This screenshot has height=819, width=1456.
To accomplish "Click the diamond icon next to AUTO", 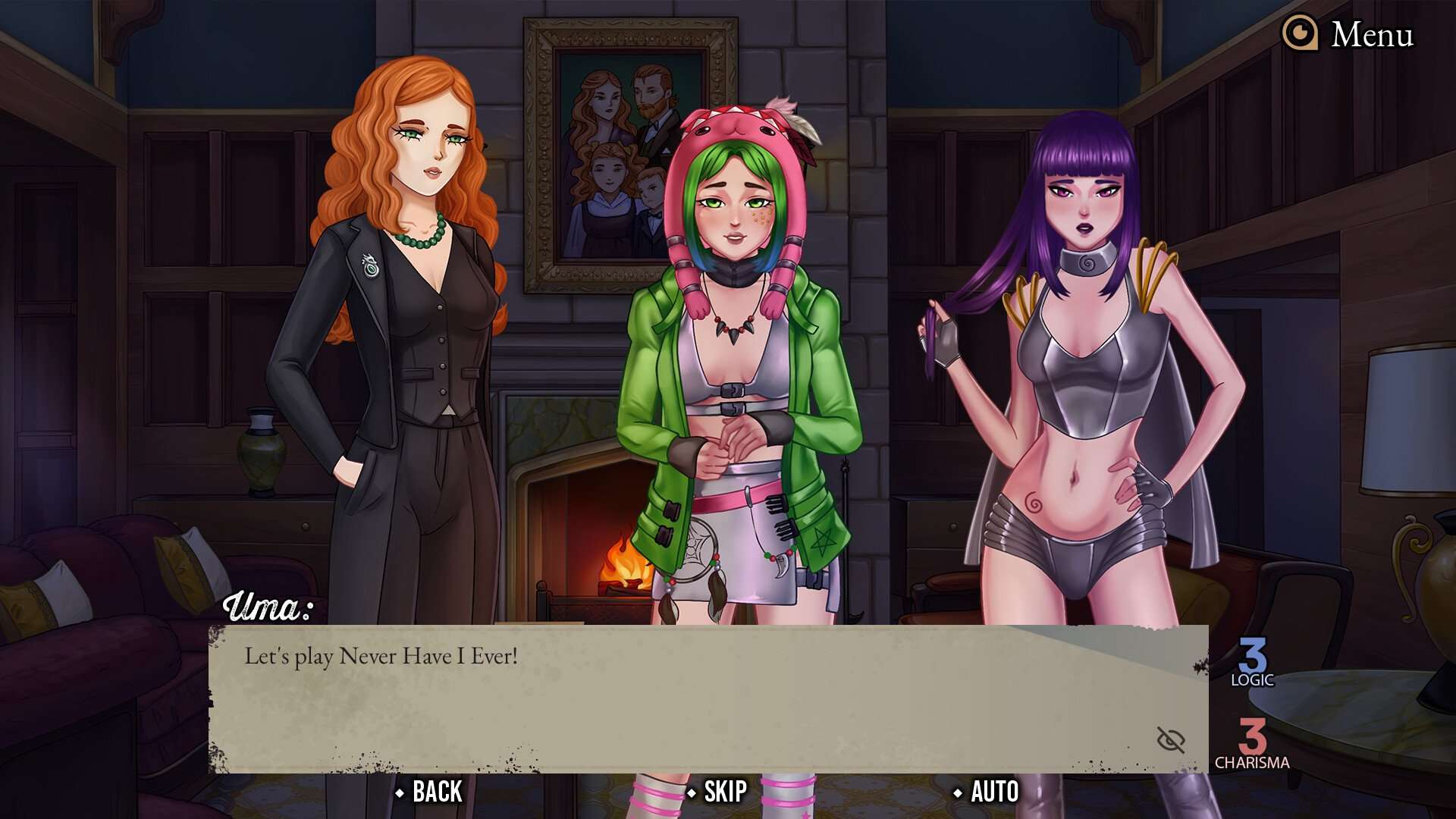I will pos(959,792).
